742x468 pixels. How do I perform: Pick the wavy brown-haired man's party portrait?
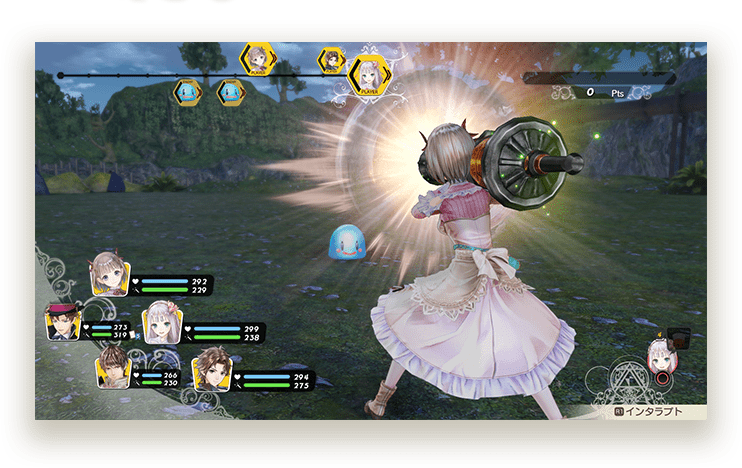(x=212, y=367)
